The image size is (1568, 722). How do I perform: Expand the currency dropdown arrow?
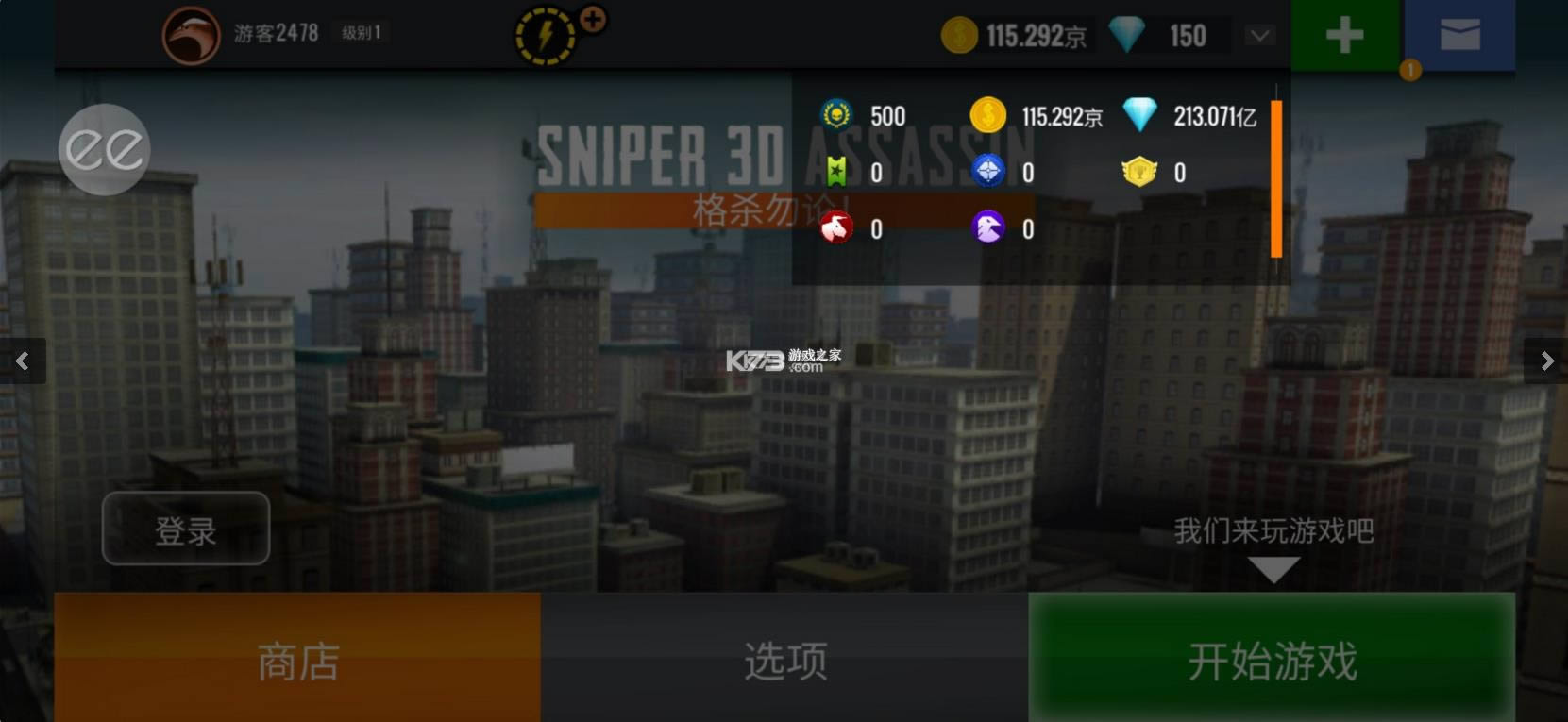(1257, 35)
